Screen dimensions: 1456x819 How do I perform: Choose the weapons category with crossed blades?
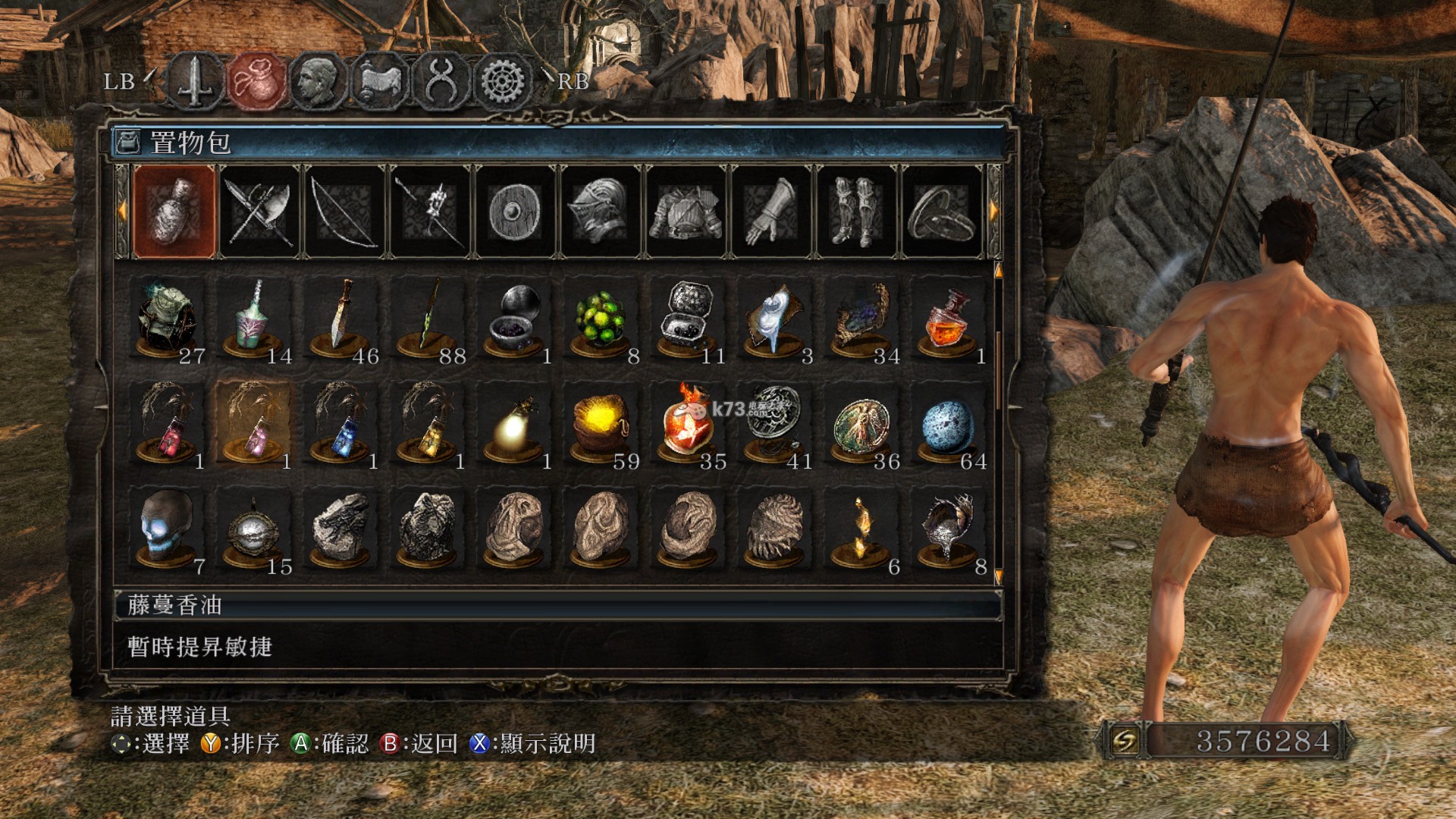point(259,212)
